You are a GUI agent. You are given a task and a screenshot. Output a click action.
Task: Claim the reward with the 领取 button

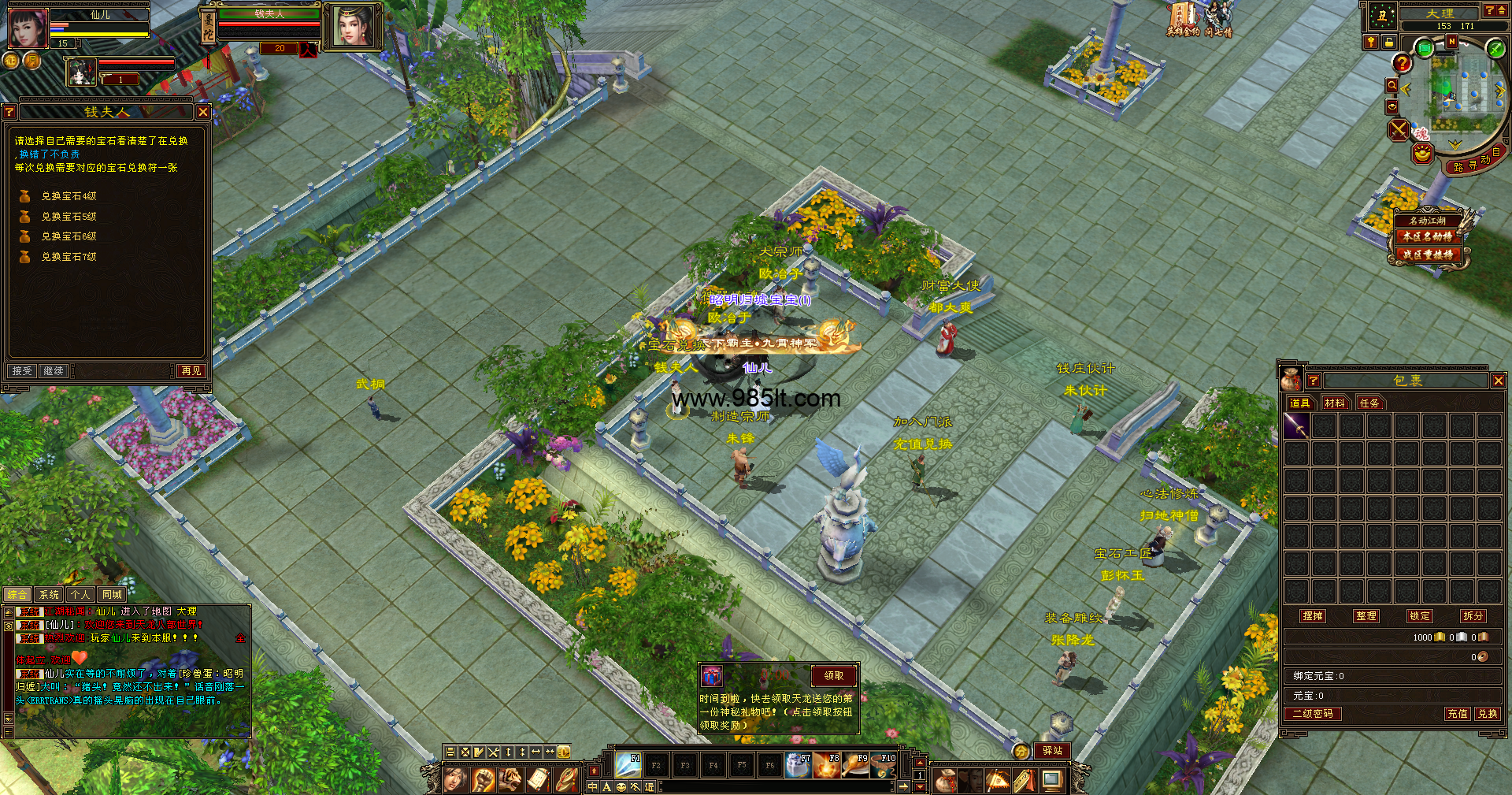(833, 675)
